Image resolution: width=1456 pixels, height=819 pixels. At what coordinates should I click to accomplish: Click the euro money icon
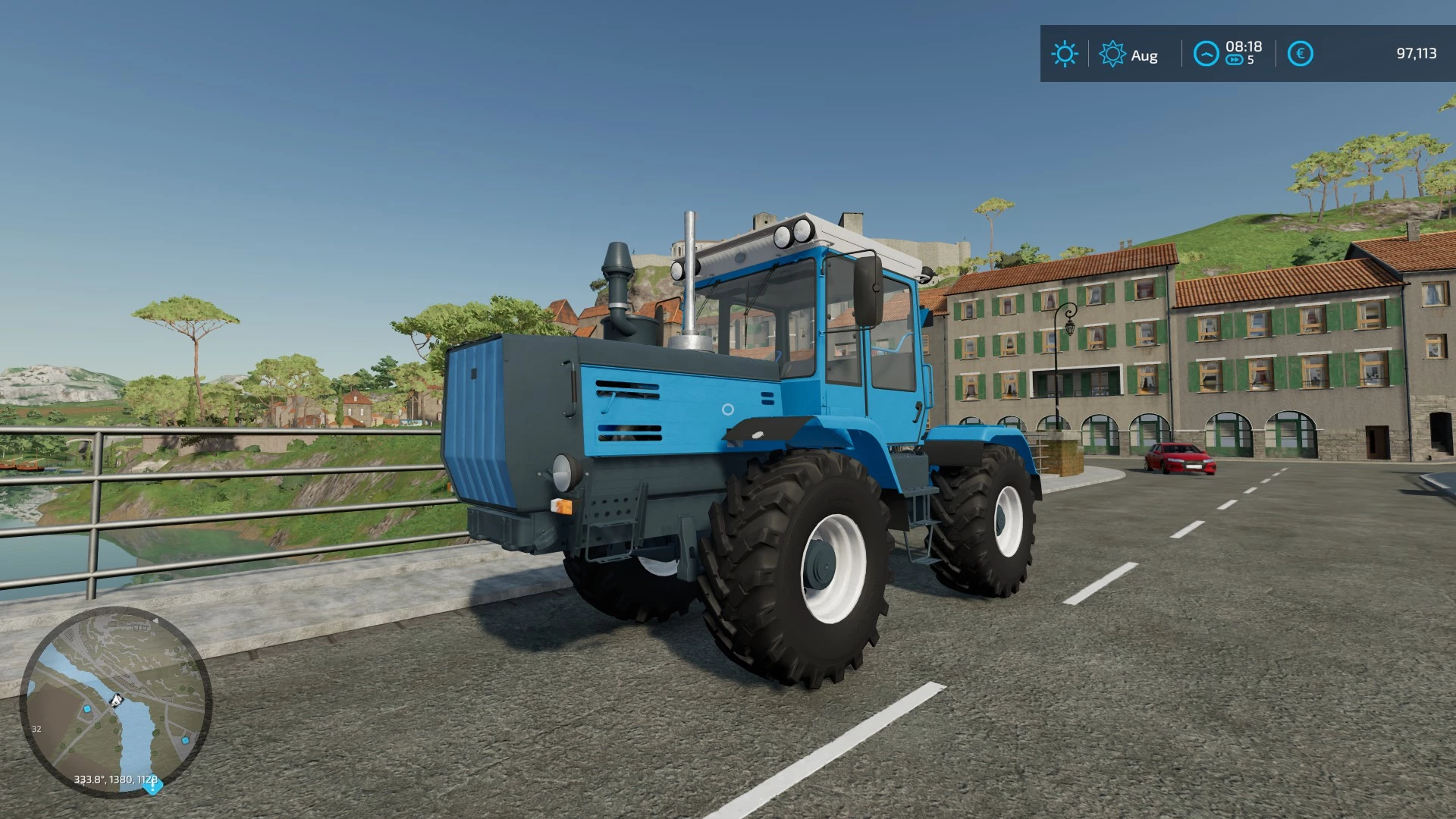[x=1300, y=54]
